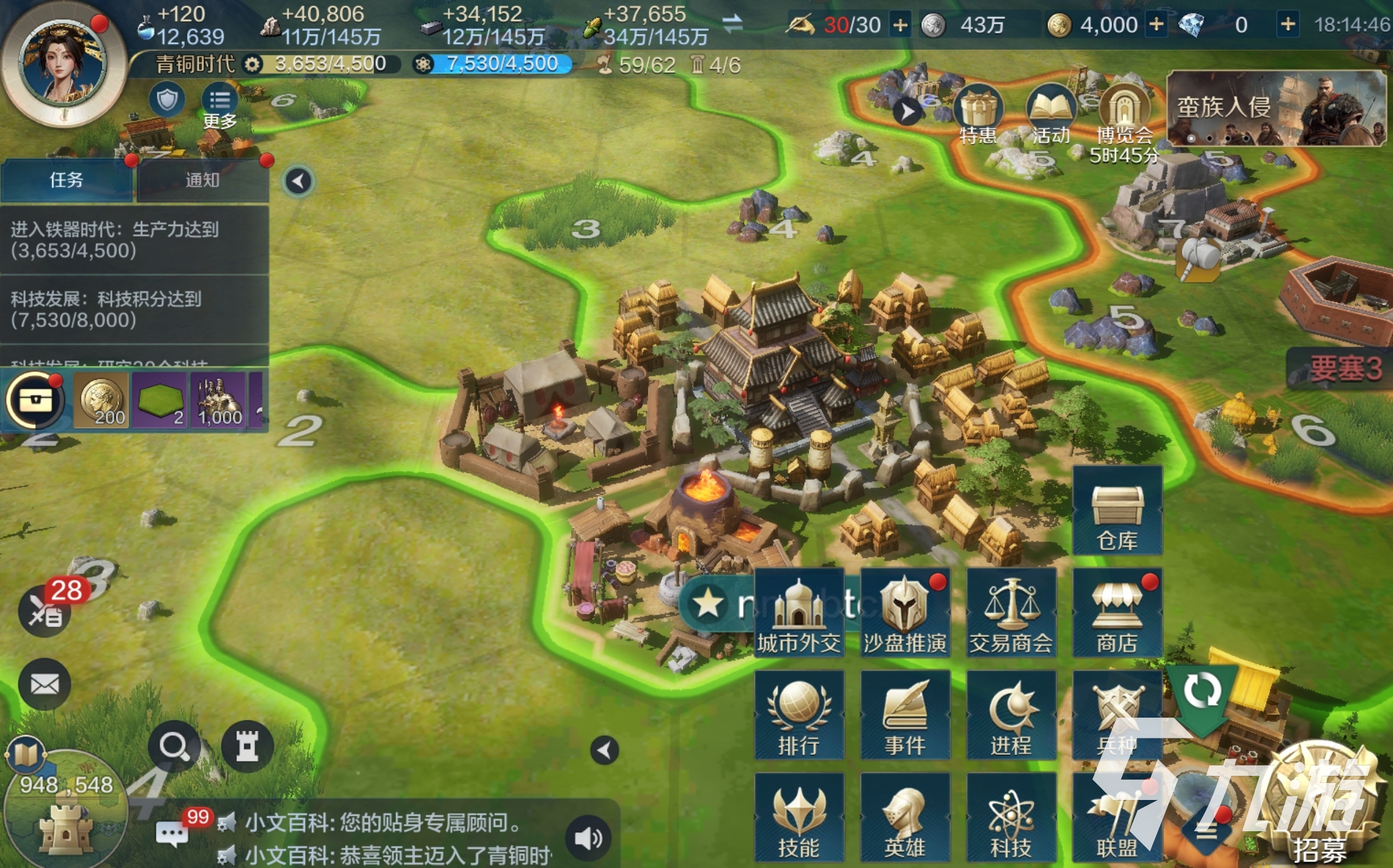The width and height of the screenshot is (1393, 868).
Task: Click the magnifying glass search button
Action: 174,747
